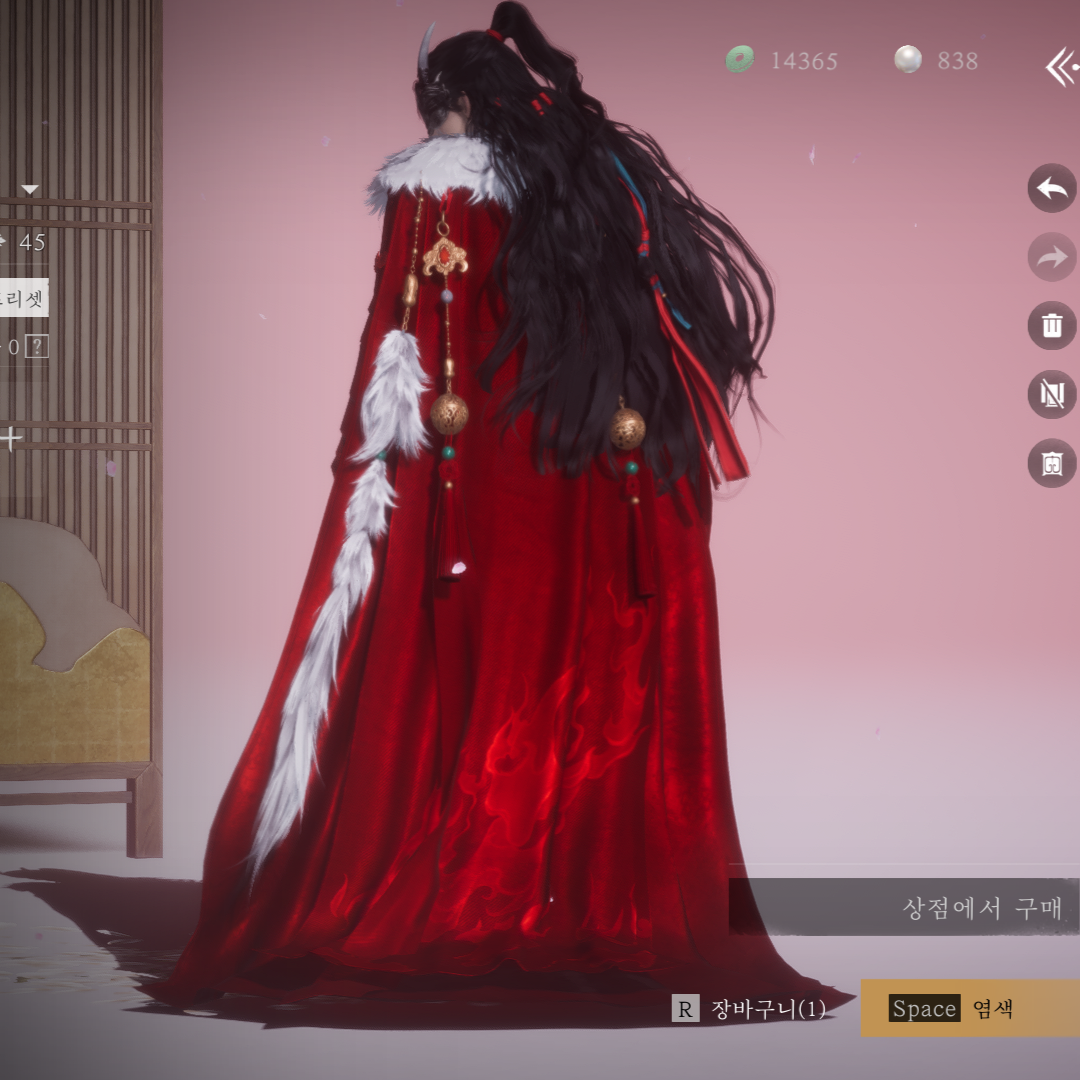Collapse the panel with the double-chevron arrow
The width and height of the screenshot is (1080, 1080).
pos(1061,67)
